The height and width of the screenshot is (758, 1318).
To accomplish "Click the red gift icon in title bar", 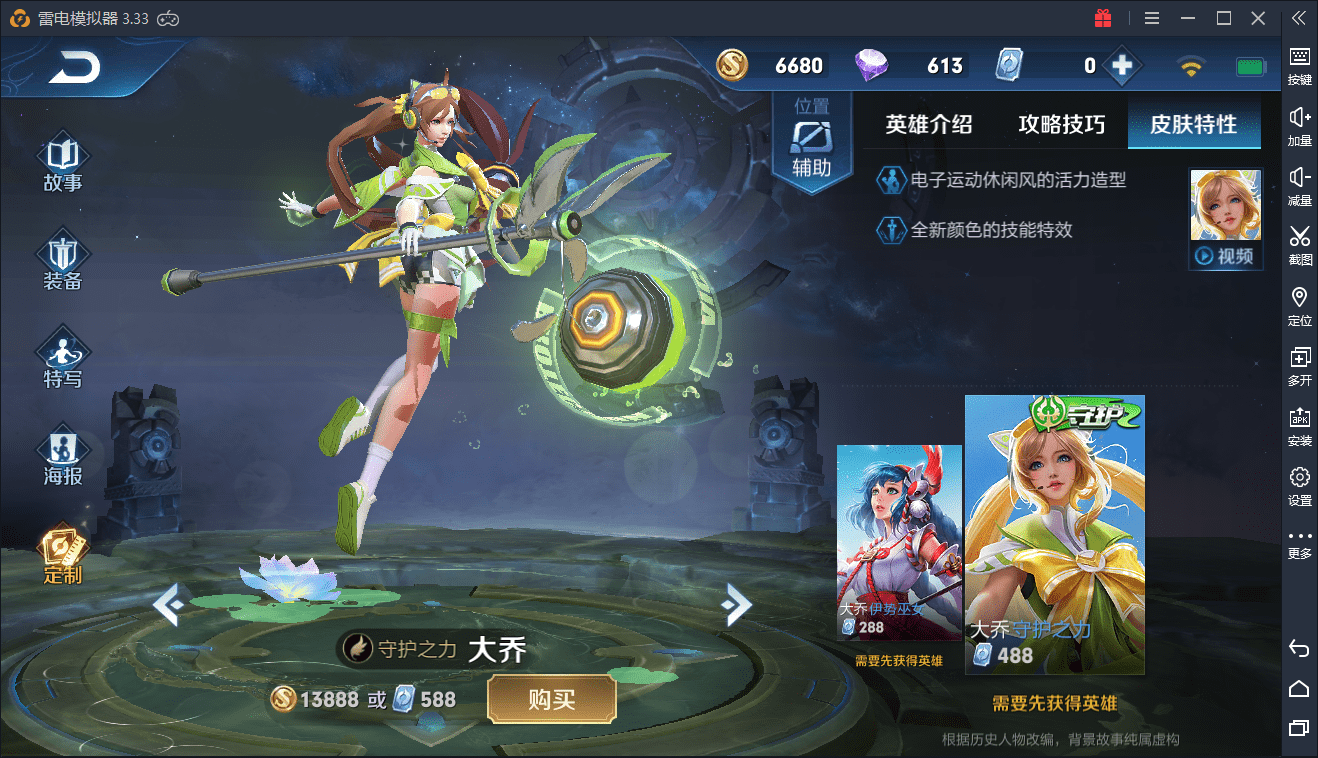I will click(1103, 17).
